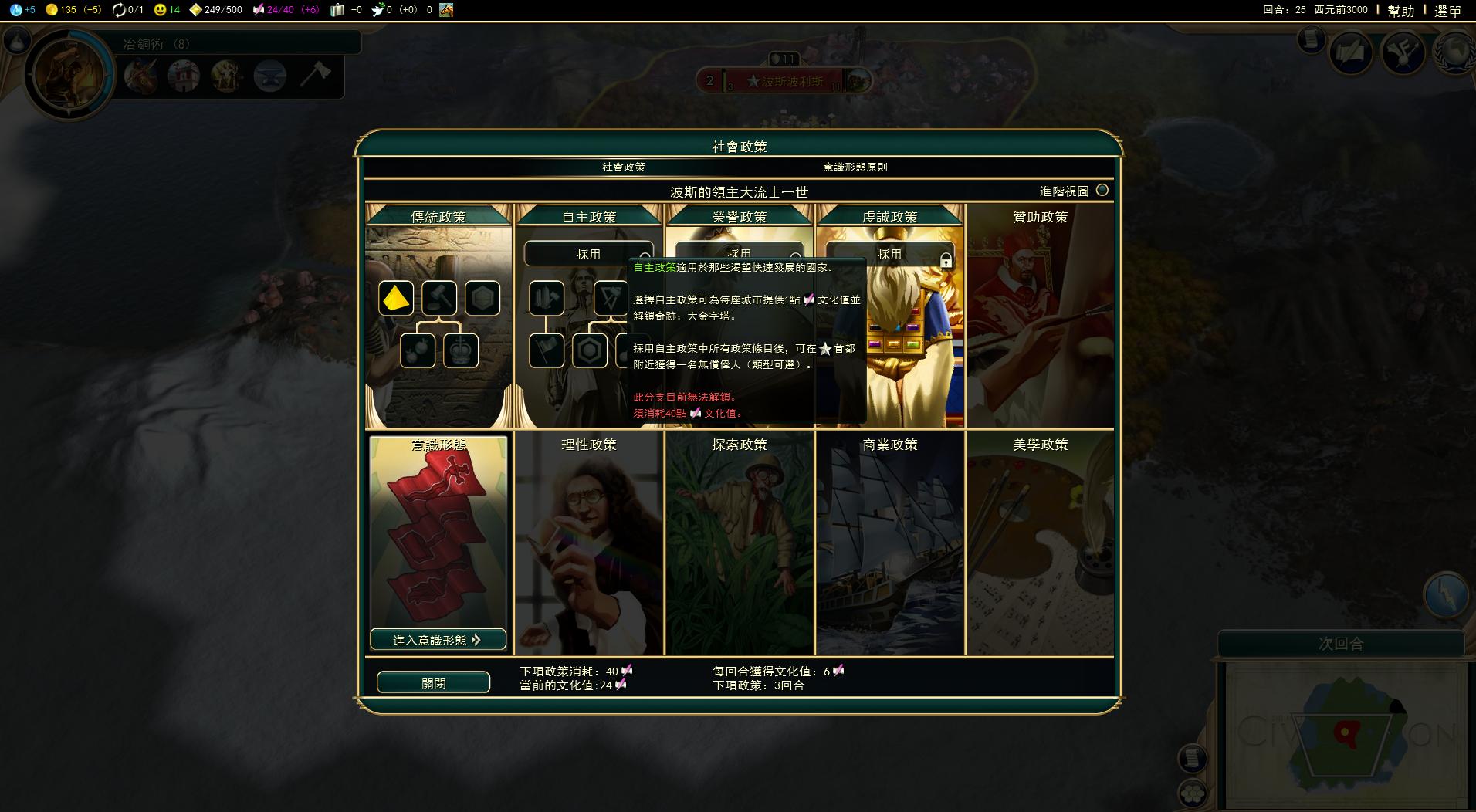Click the culture progress meter showing 24/40
Screen dimensions: 1476x812
click(x=276, y=11)
